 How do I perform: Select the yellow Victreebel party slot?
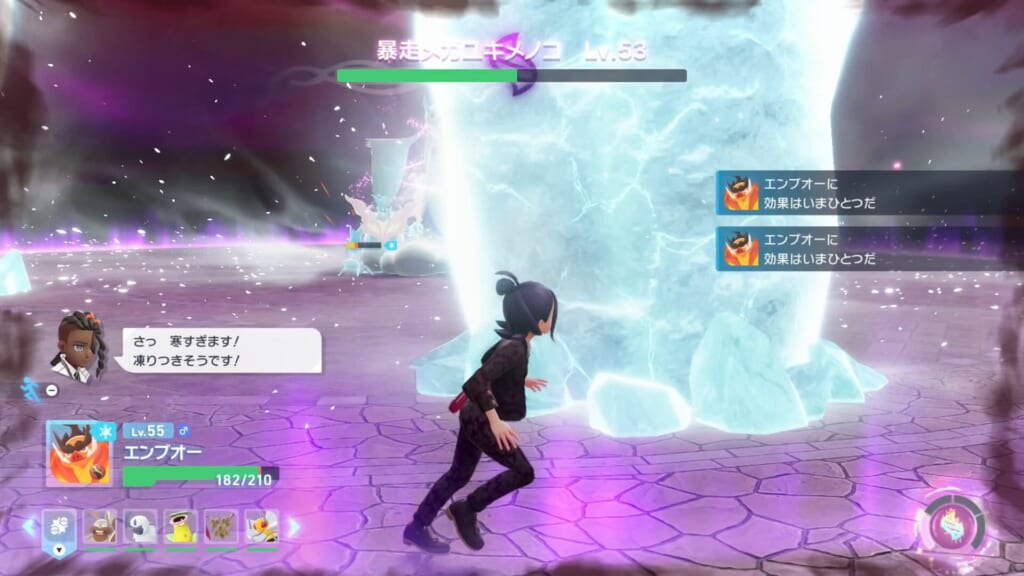pyautogui.click(x=181, y=527)
